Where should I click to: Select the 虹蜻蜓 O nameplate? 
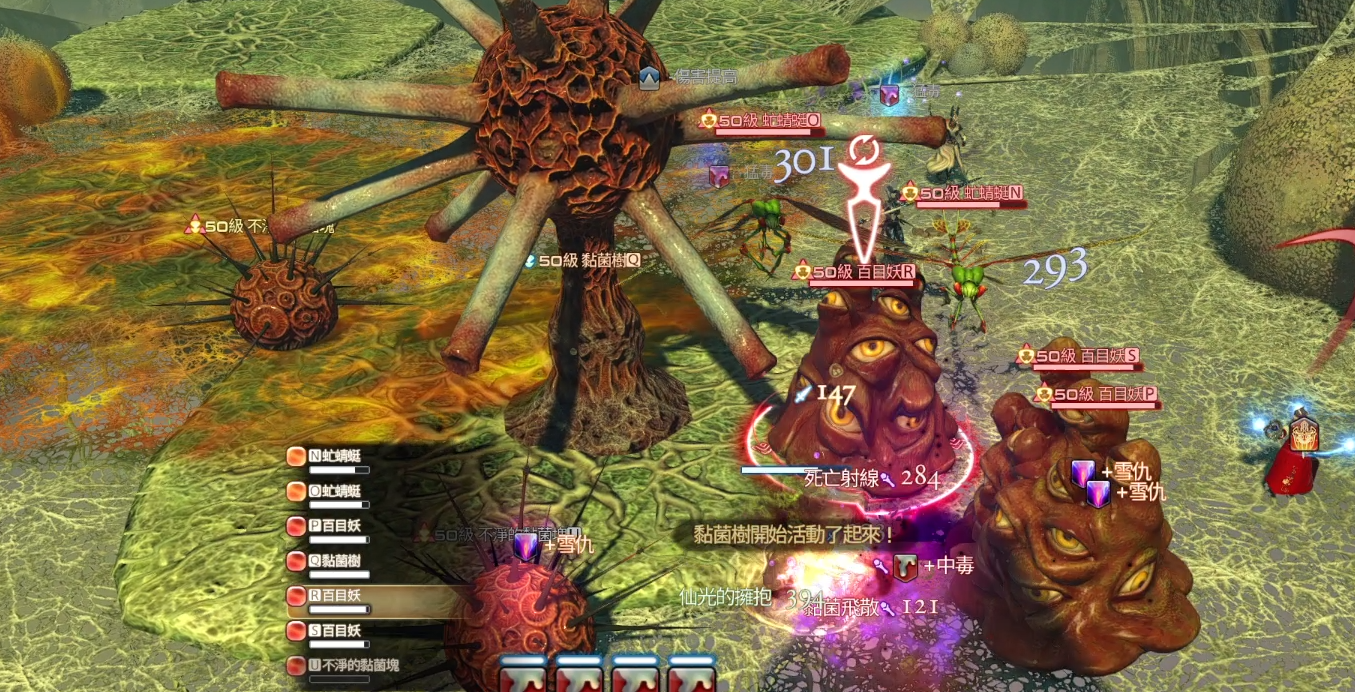[x=768, y=121]
